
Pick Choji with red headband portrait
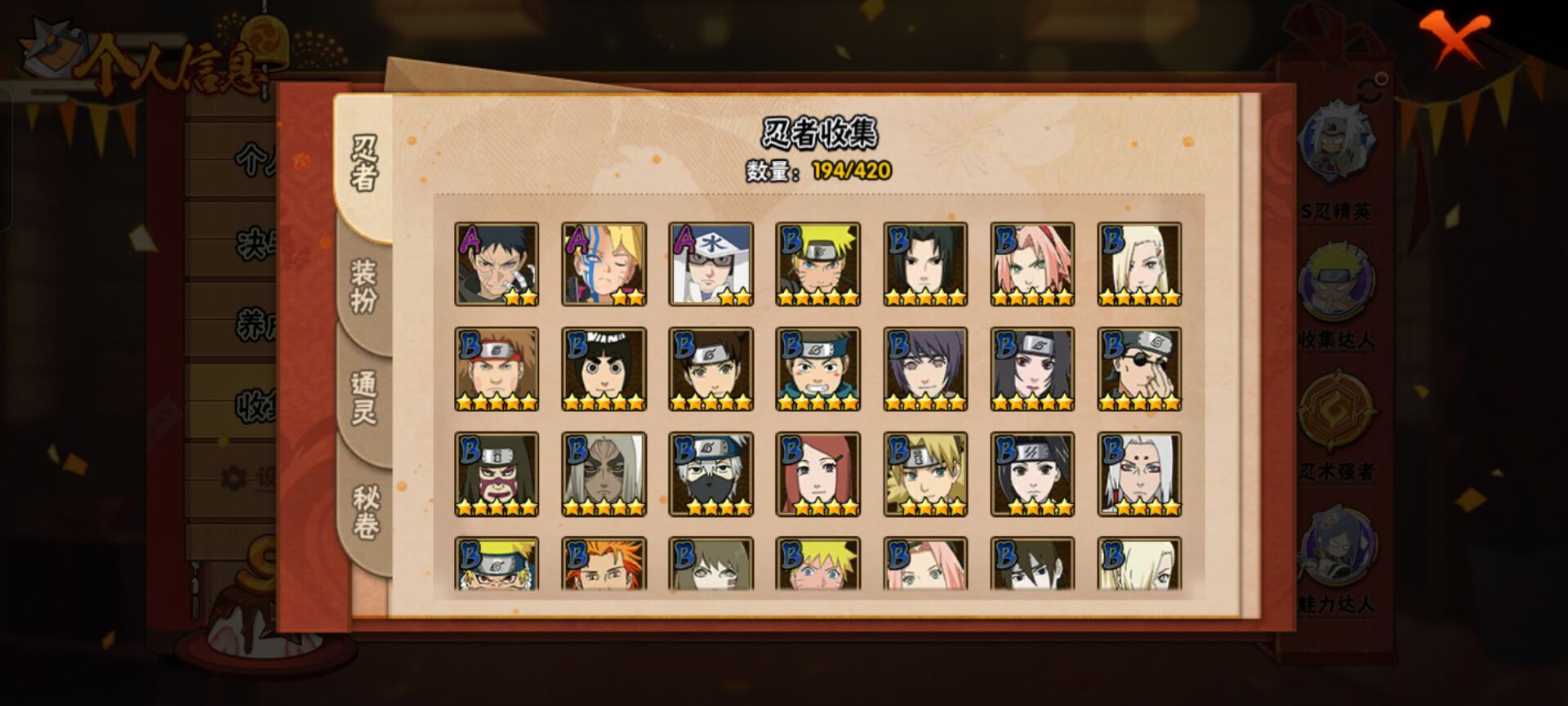click(497, 369)
